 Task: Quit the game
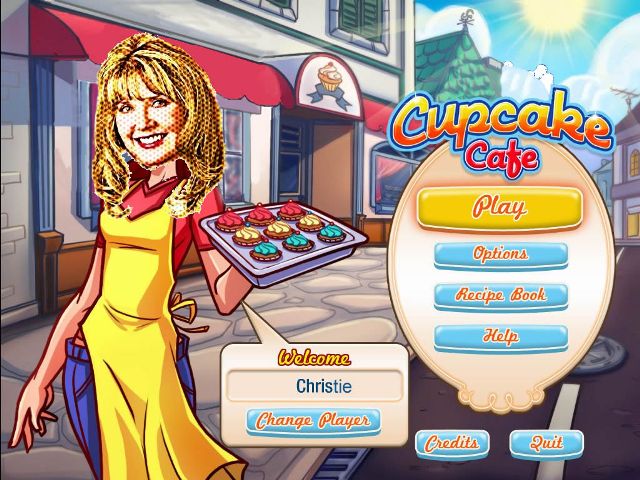coord(546,442)
